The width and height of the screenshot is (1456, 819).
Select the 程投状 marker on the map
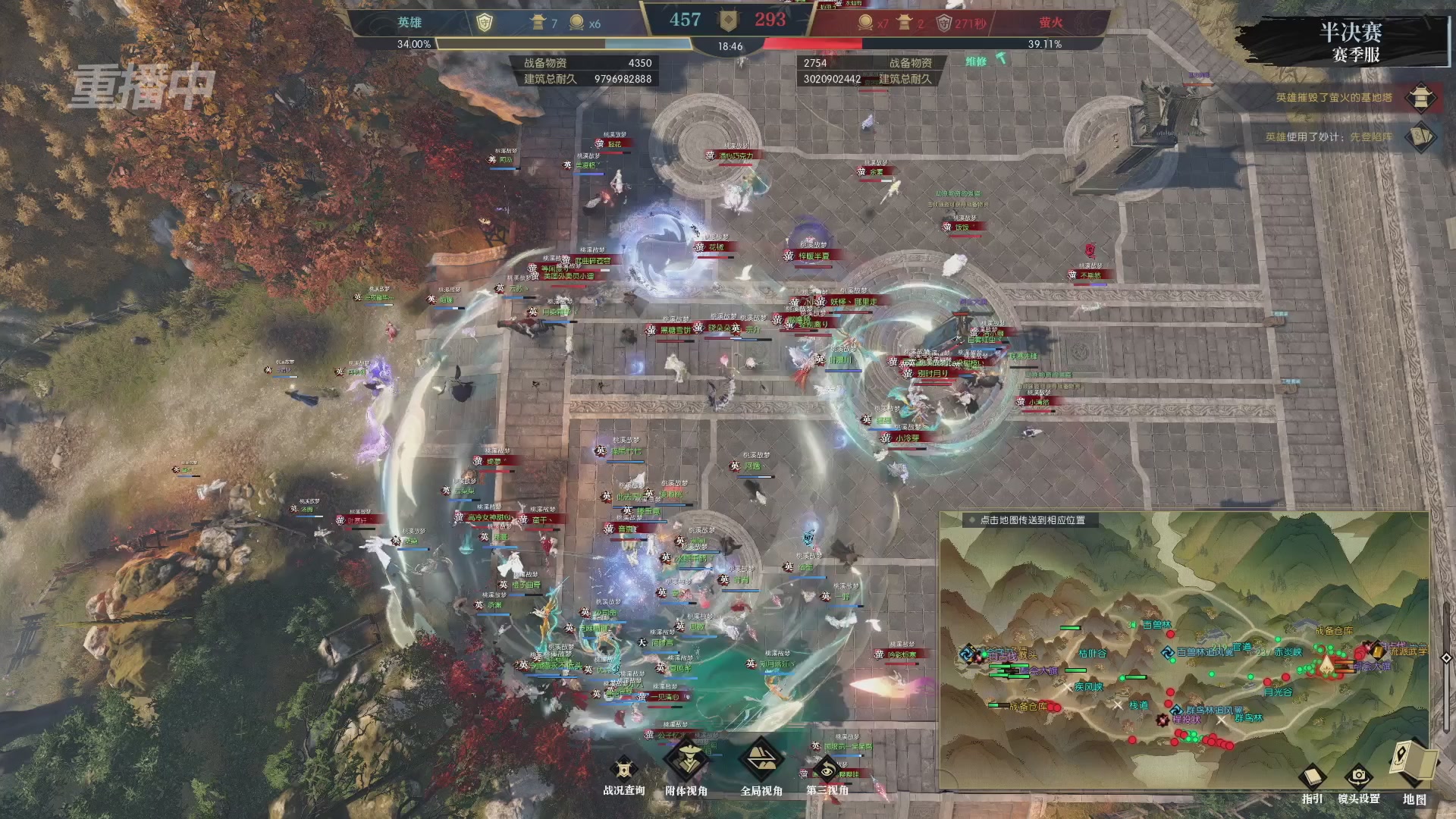click(1163, 719)
